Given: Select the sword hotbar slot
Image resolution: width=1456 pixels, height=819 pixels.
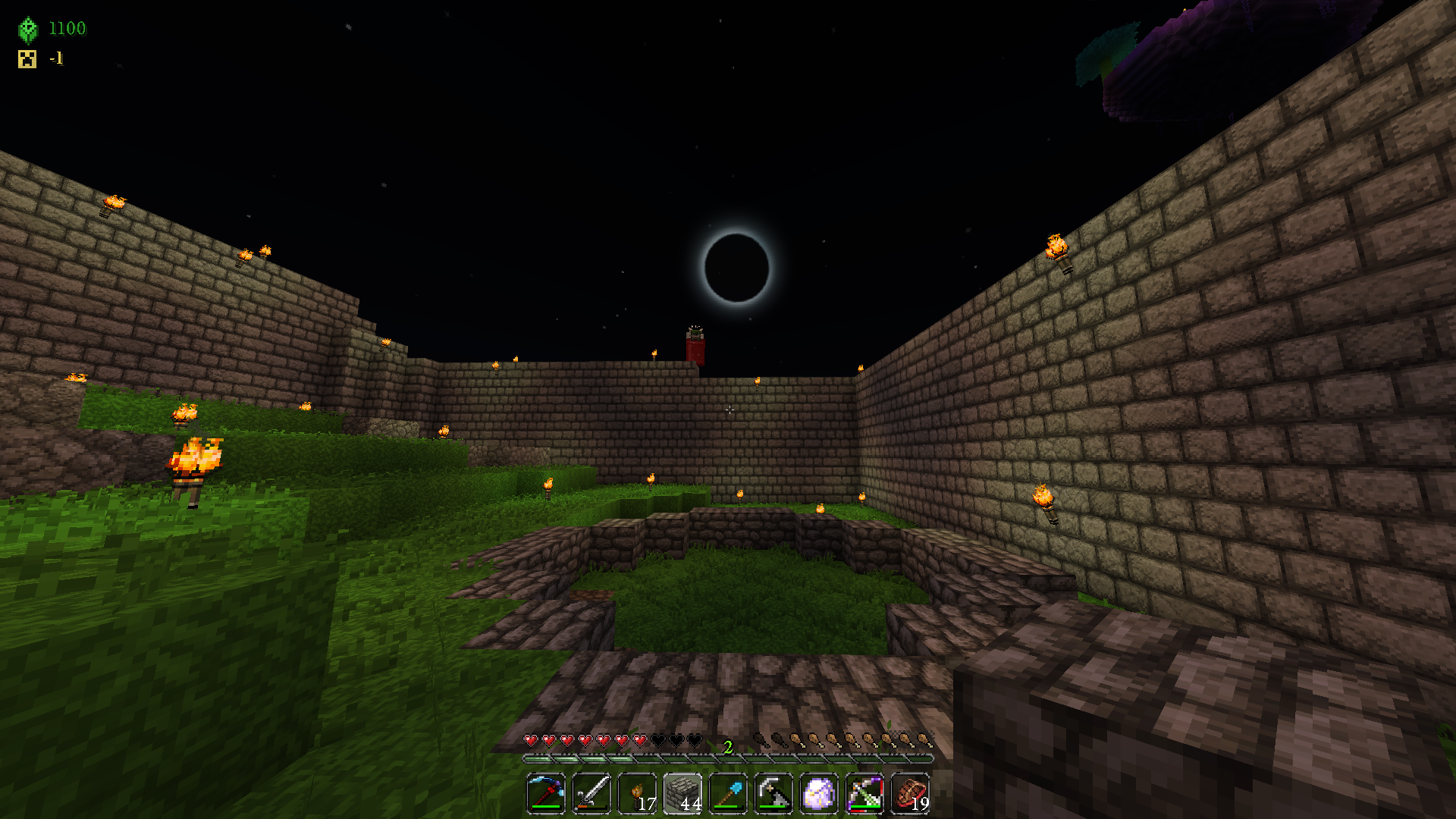Looking at the screenshot, I should pyautogui.click(x=591, y=794).
